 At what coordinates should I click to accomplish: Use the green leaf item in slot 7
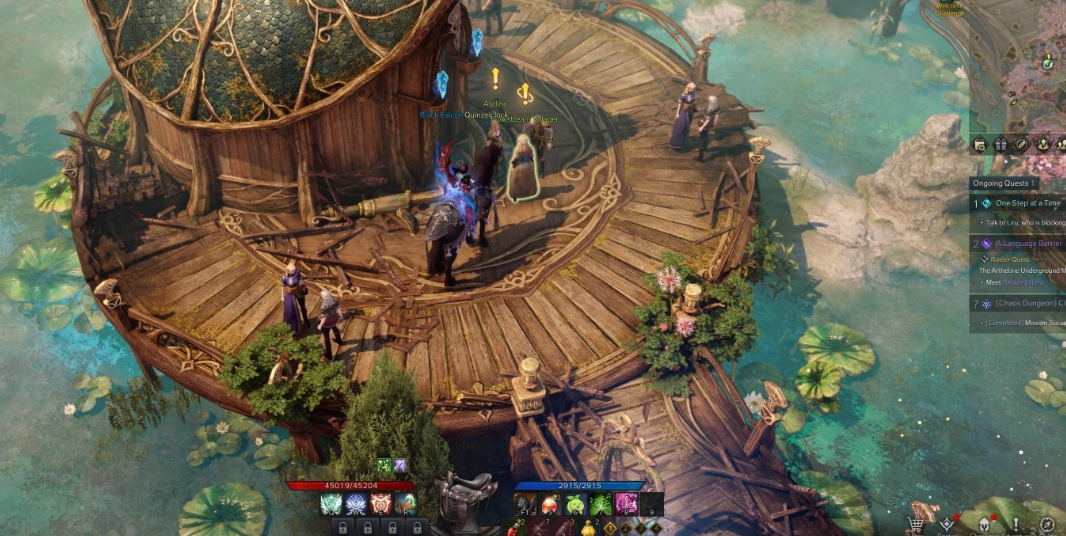[600, 504]
